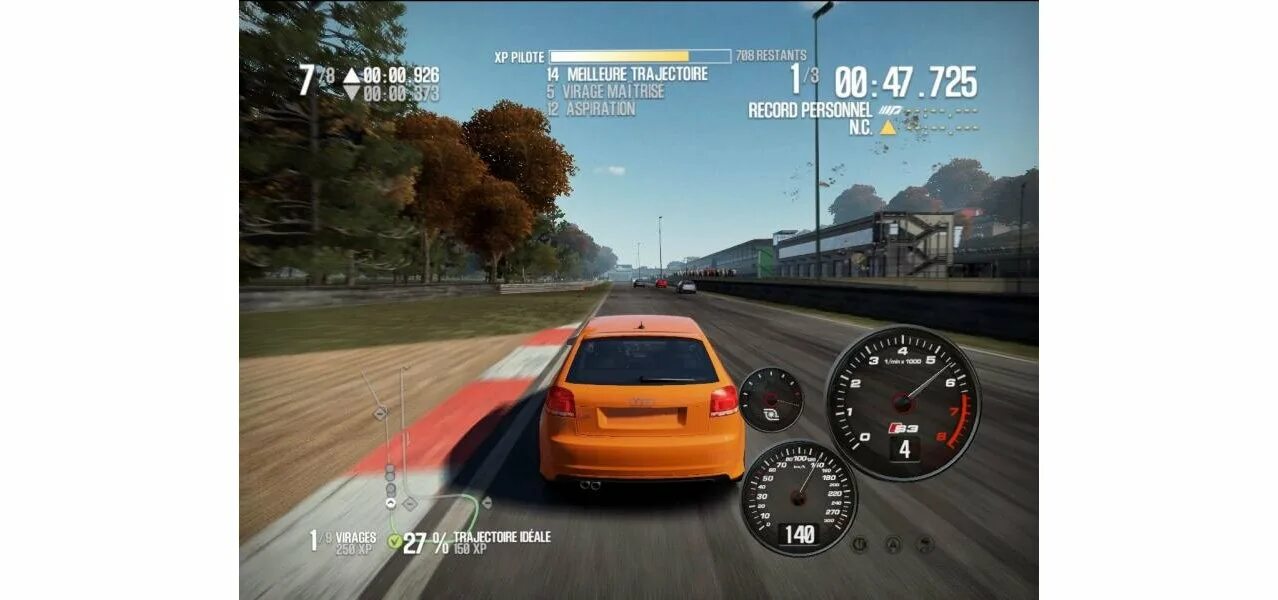Click the track minimap outline
This screenshot has width=1278, height=600.
pyautogui.click(x=403, y=440)
